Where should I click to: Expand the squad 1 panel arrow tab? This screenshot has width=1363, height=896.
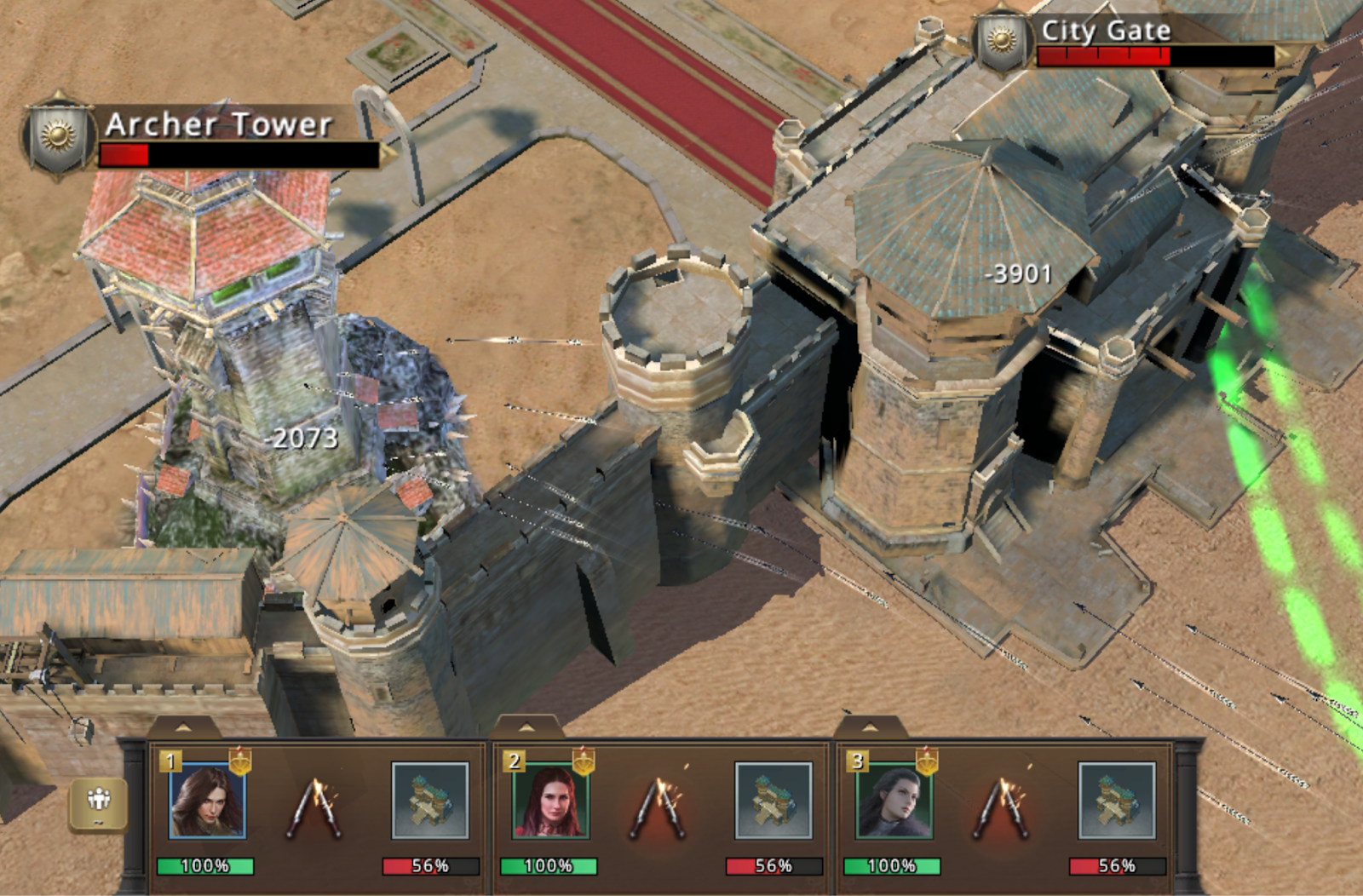pyautogui.click(x=183, y=728)
